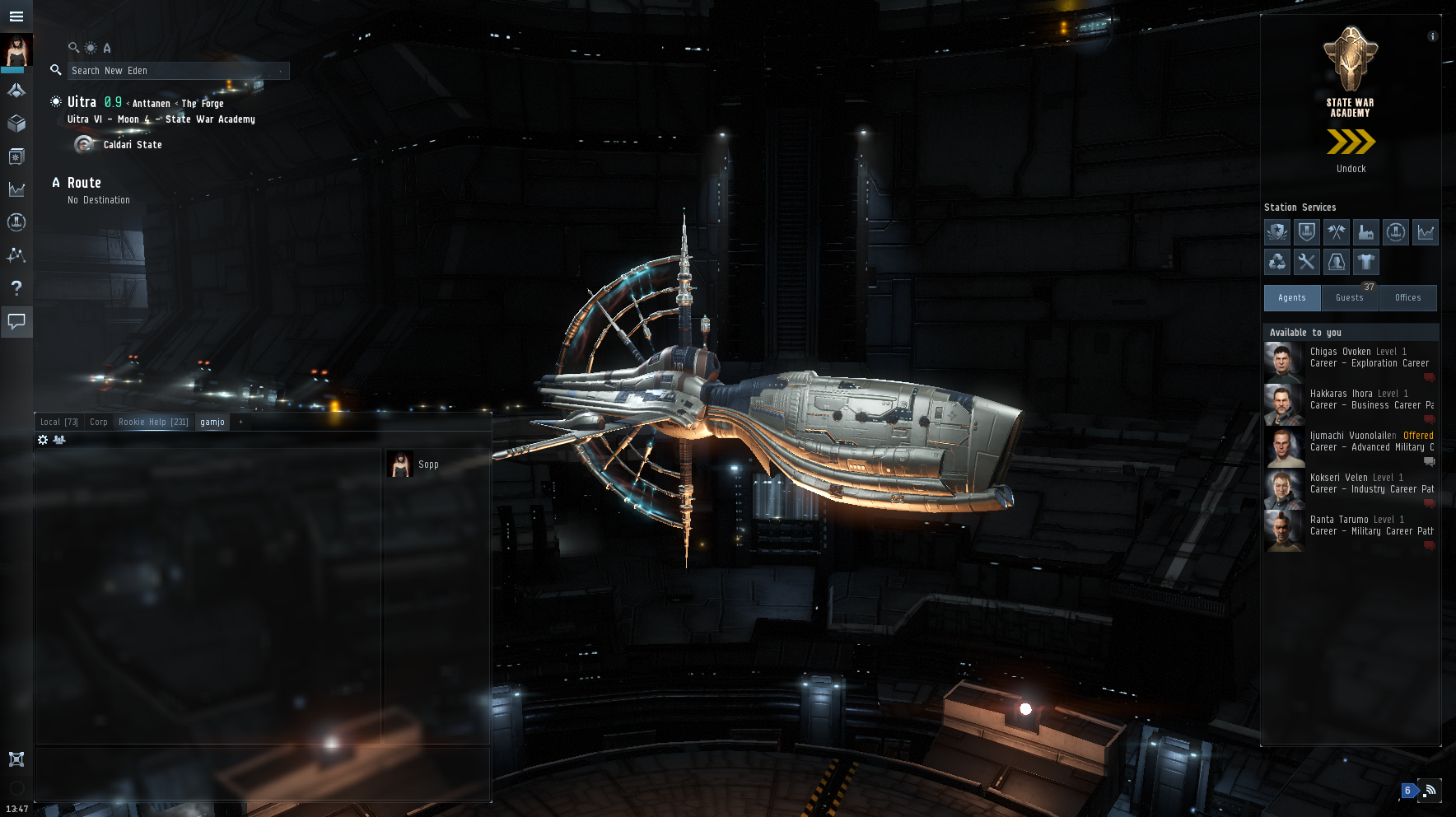The height and width of the screenshot is (817, 1456).
Task: Open the character portrait sheet
Action: (16, 51)
